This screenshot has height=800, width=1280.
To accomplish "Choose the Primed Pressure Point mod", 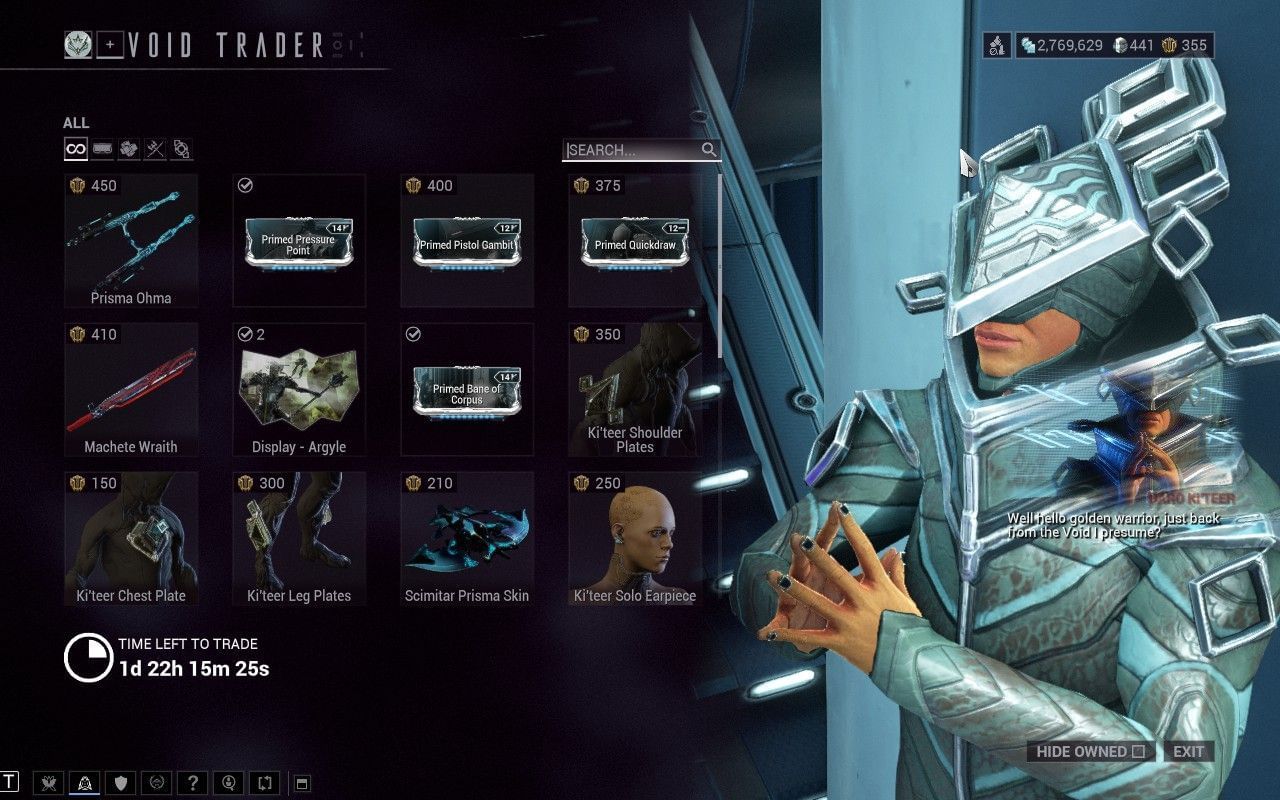I will (x=299, y=240).
